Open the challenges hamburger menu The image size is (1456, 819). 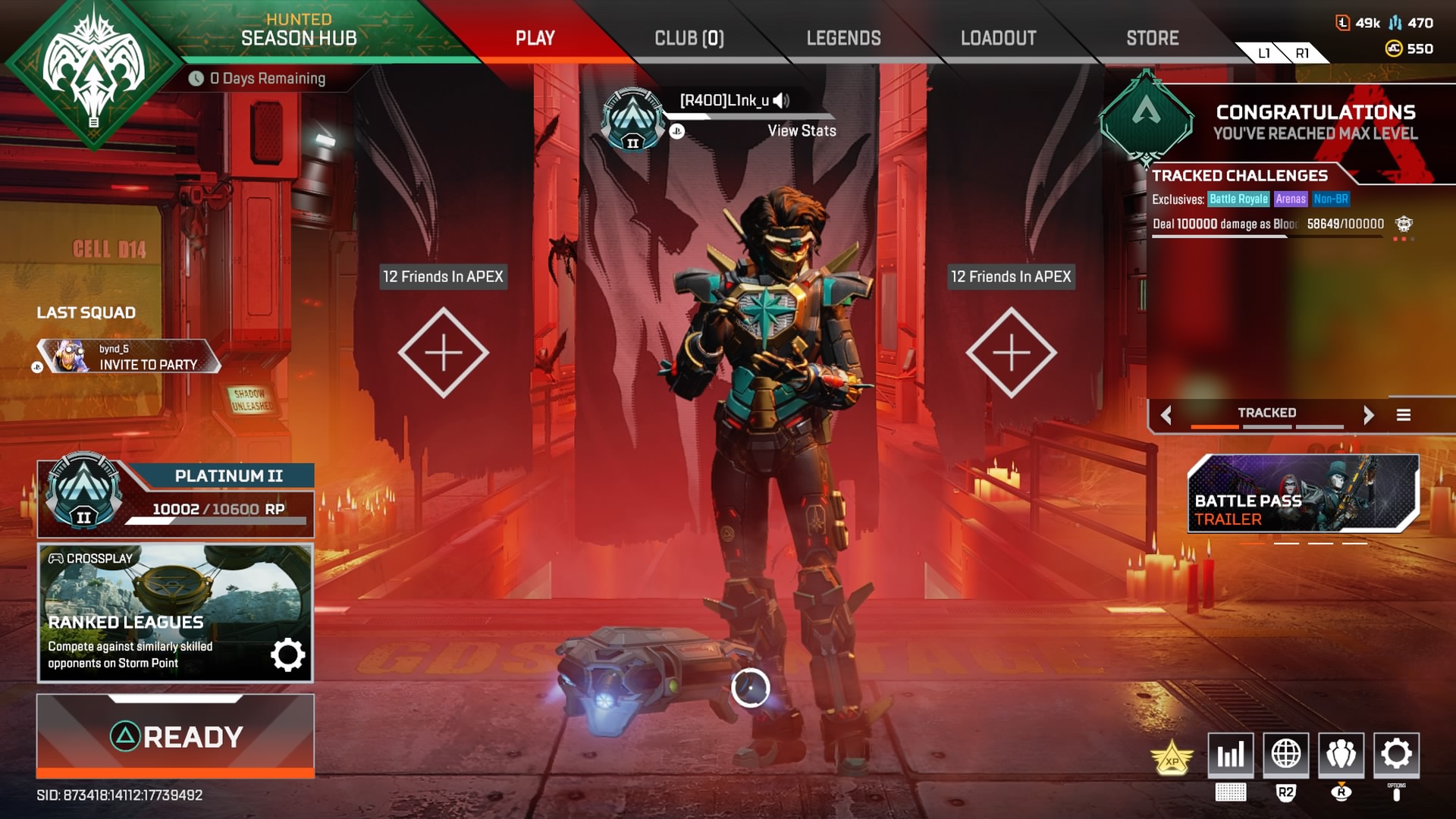coord(1402,415)
